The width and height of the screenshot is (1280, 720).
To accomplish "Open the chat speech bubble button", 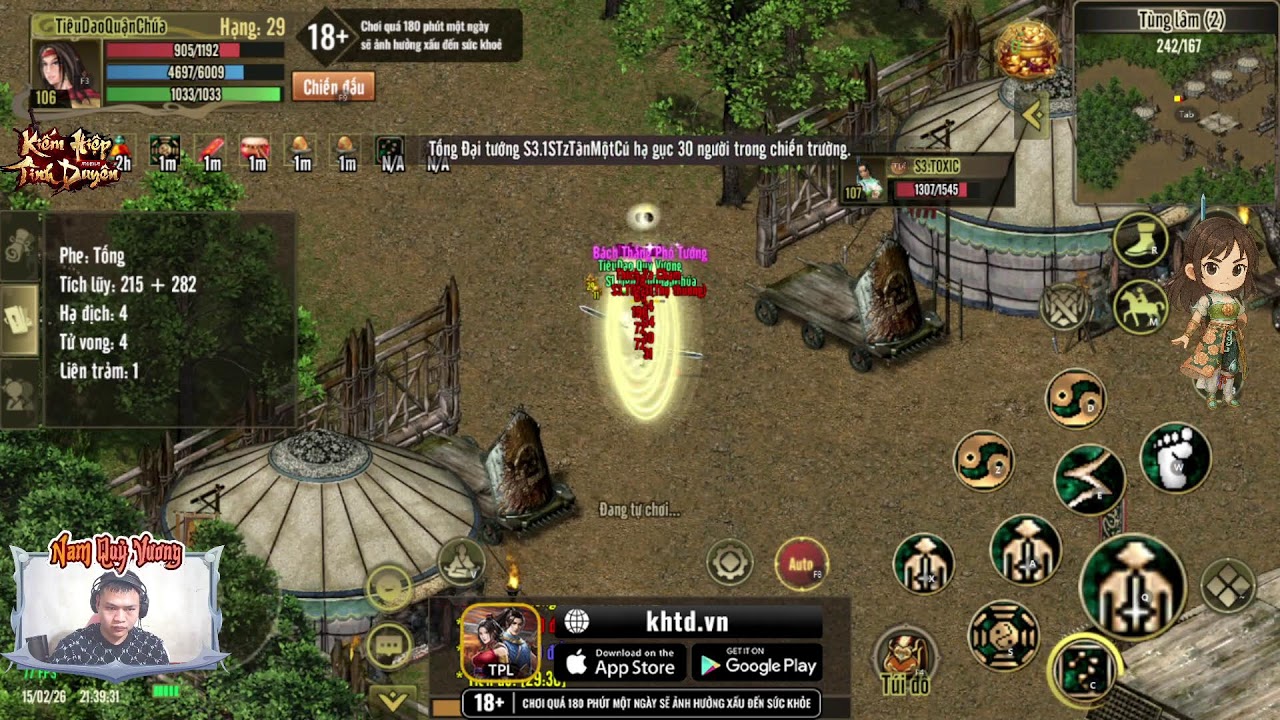I will tap(389, 645).
